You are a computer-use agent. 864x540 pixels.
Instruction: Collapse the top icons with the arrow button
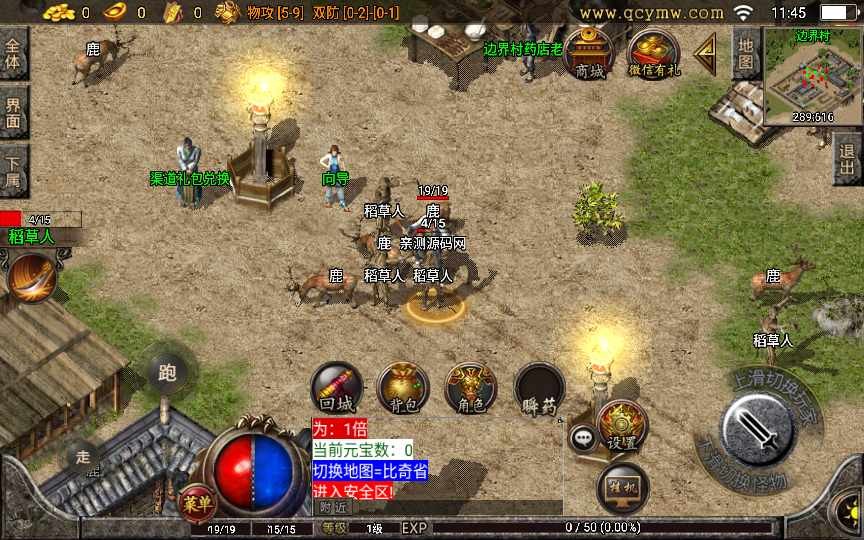tap(707, 50)
